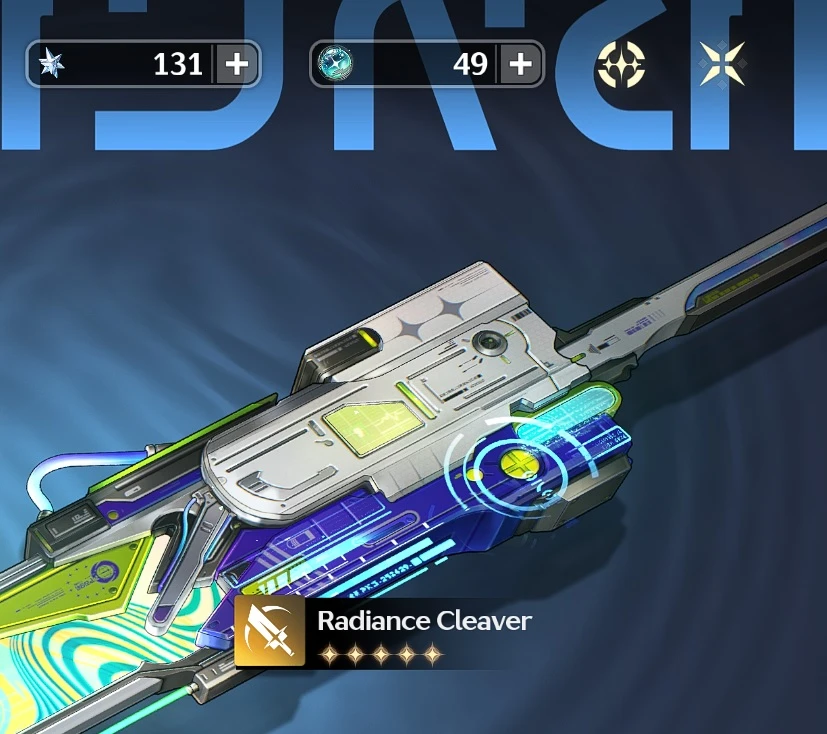
Task: Click the four-pointed star icon
Action: [722, 66]
